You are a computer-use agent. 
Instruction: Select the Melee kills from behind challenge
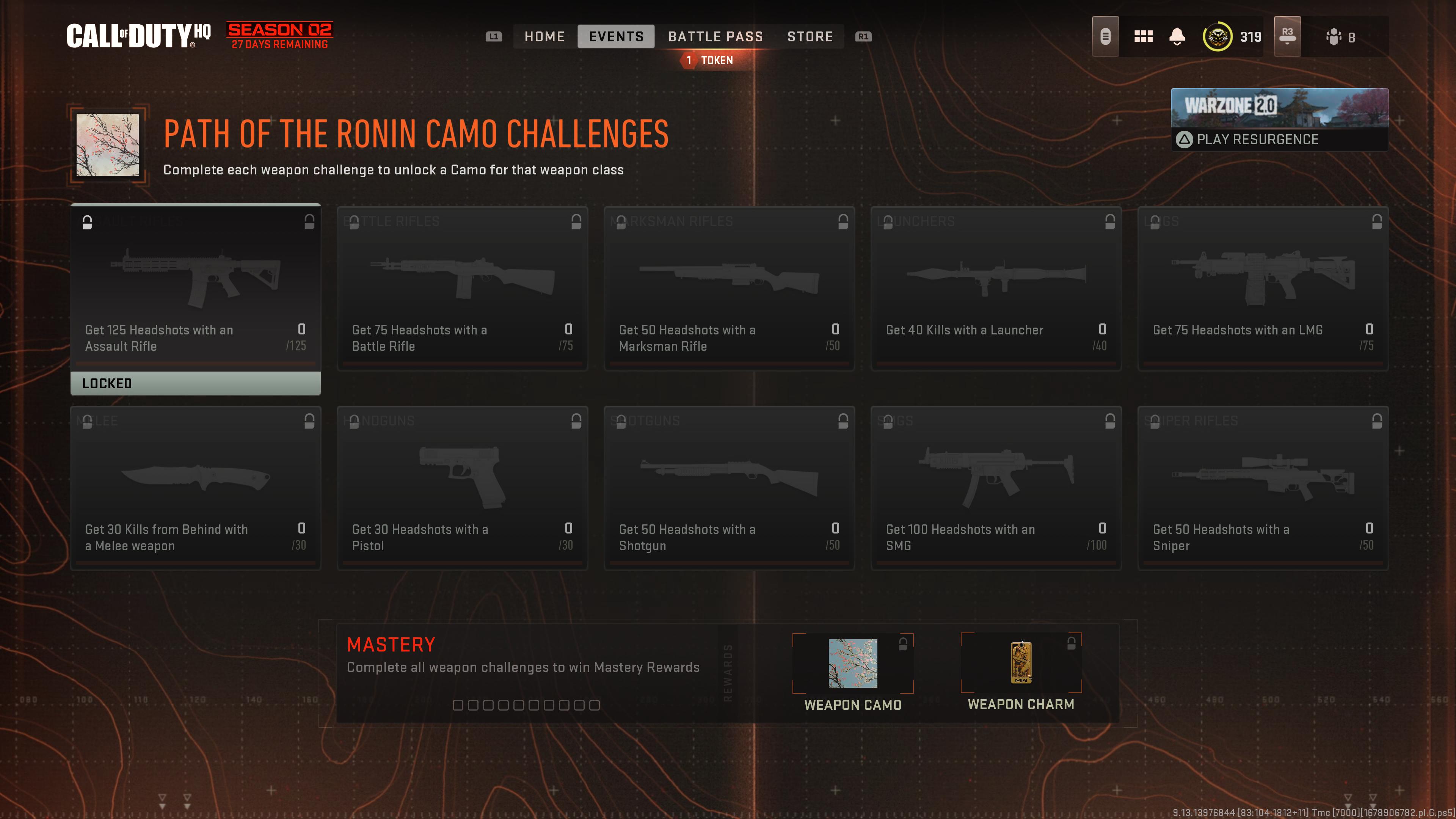click(x=196, y=488)
